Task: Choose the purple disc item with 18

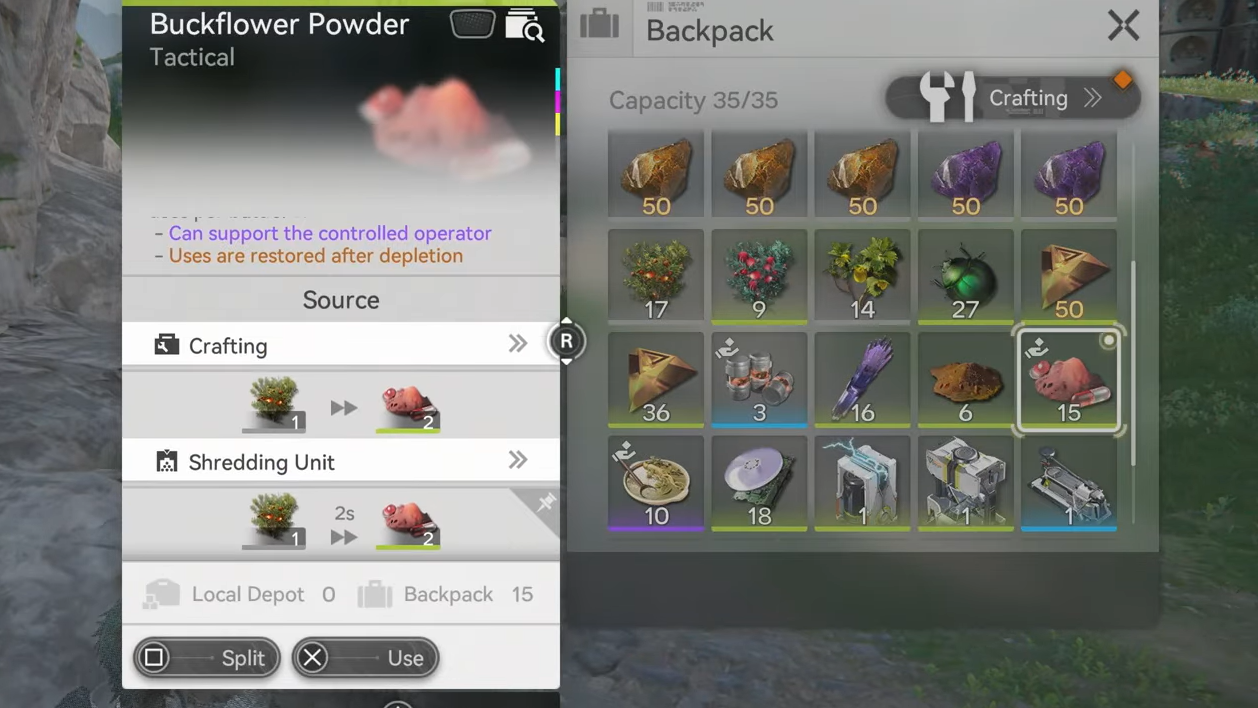Action: pos(759,483)
